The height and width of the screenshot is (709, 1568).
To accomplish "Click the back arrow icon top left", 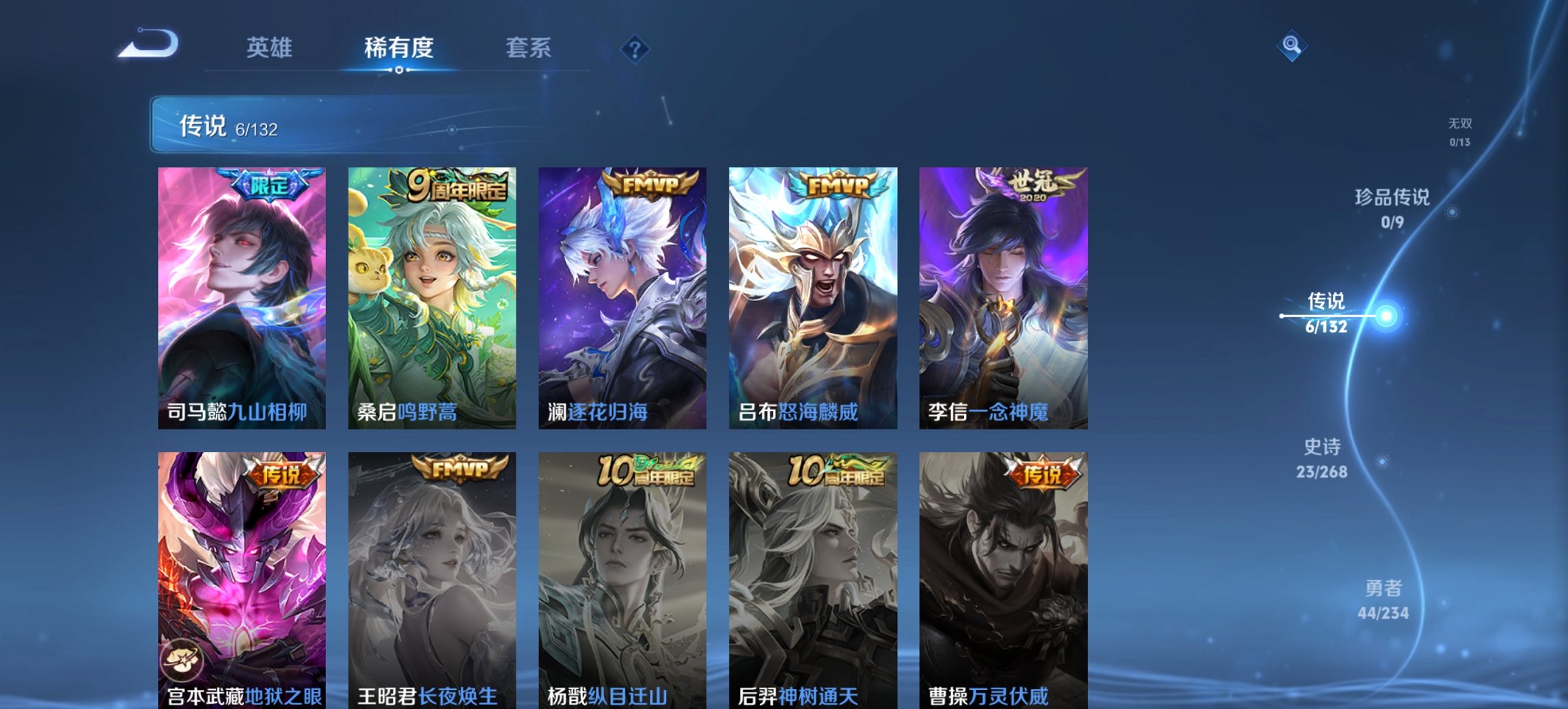I will tap(147, 46).
